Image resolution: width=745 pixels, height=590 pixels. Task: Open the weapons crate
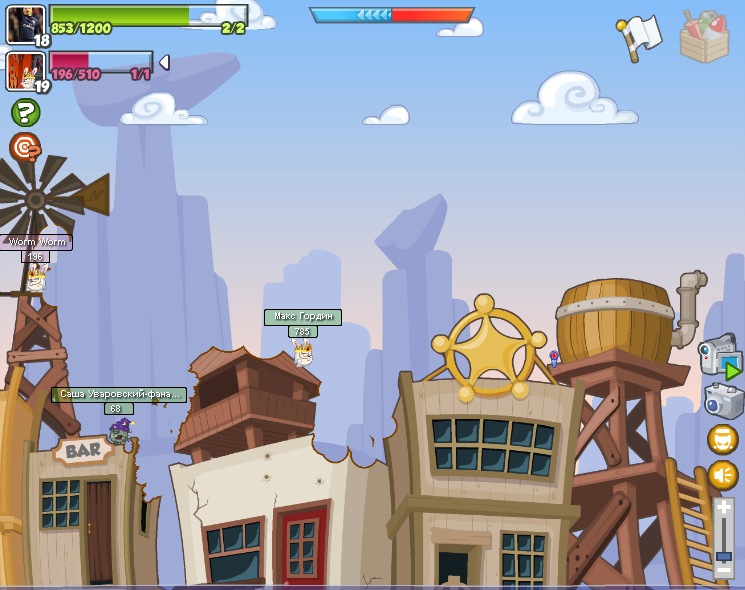point(704,37)
